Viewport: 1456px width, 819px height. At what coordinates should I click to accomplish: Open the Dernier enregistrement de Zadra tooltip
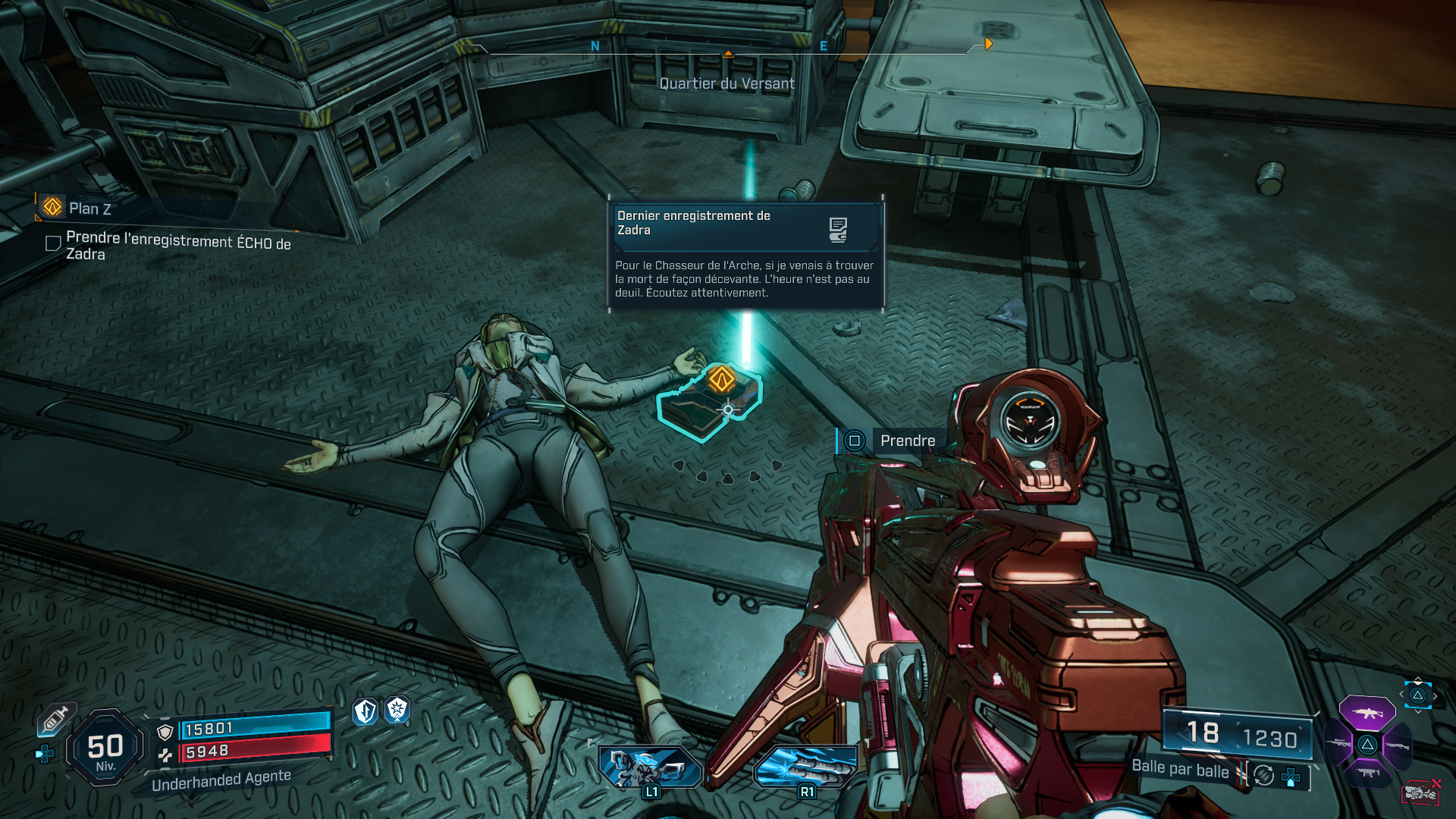tap(745, 253)
